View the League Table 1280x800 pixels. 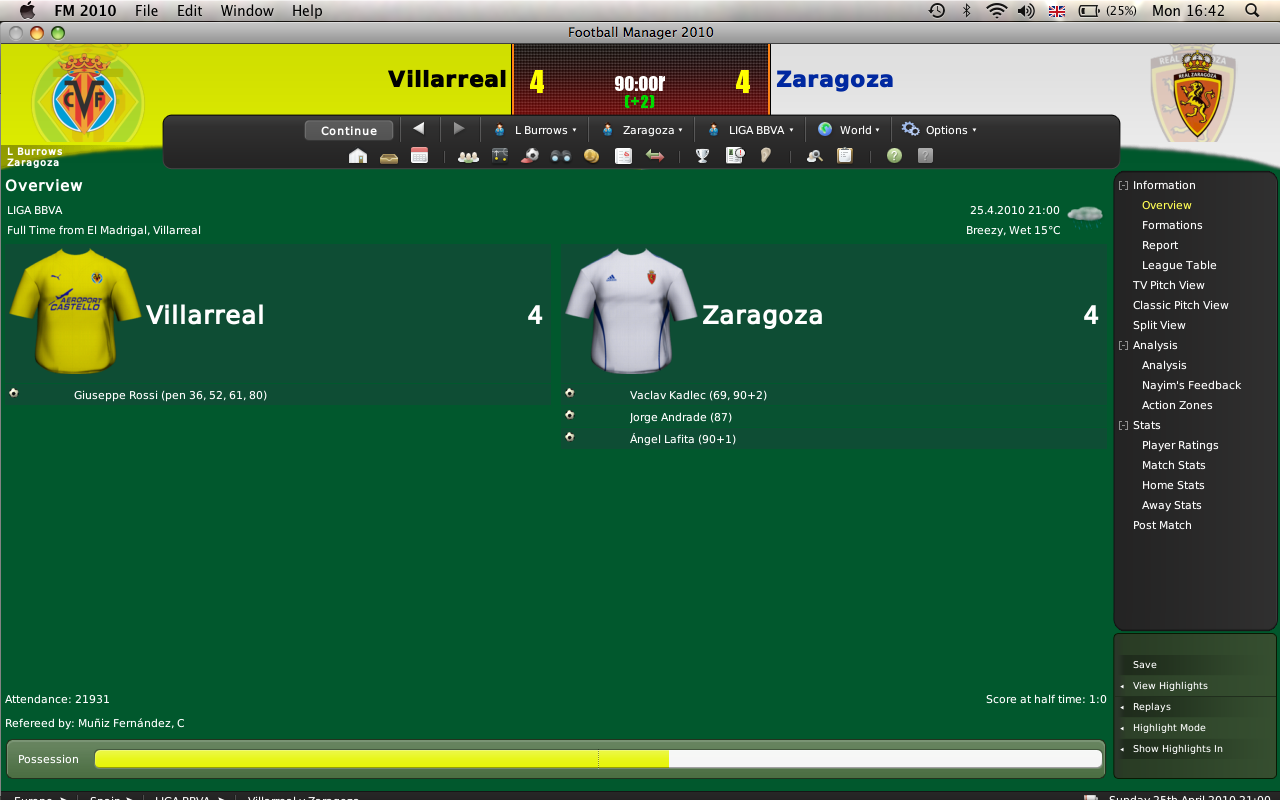[x=1179, y=265]
